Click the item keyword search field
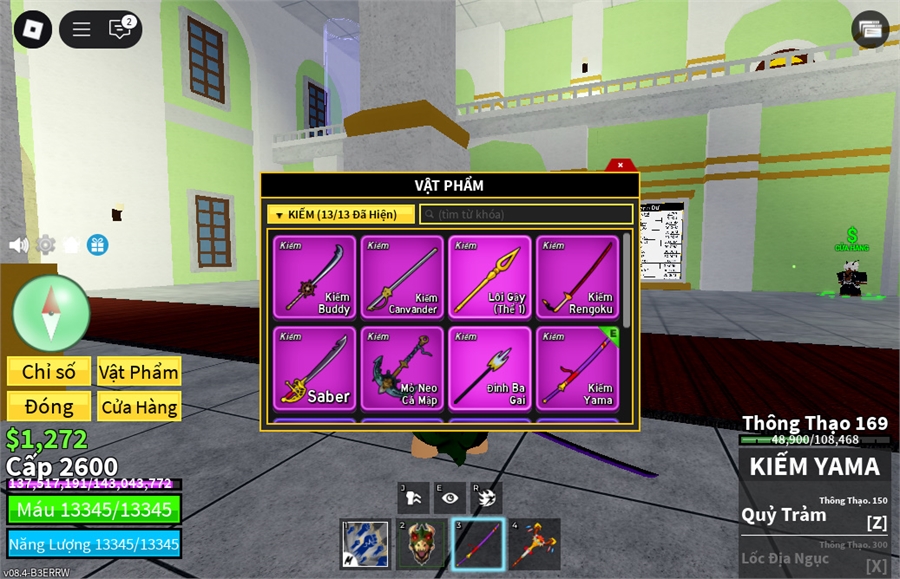This screenshot has width=900, height=579. (x=526, y=214)
